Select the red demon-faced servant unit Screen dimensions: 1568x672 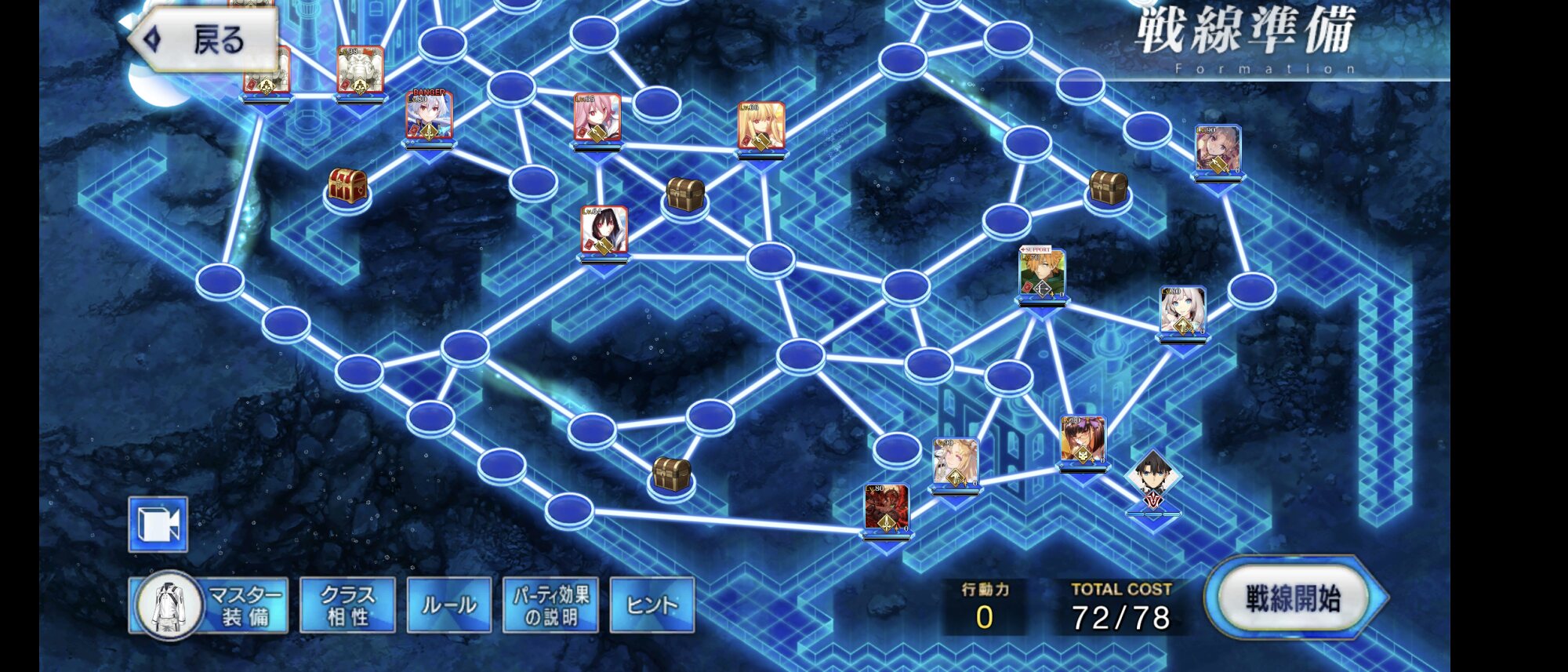click(x=886, y=508)
